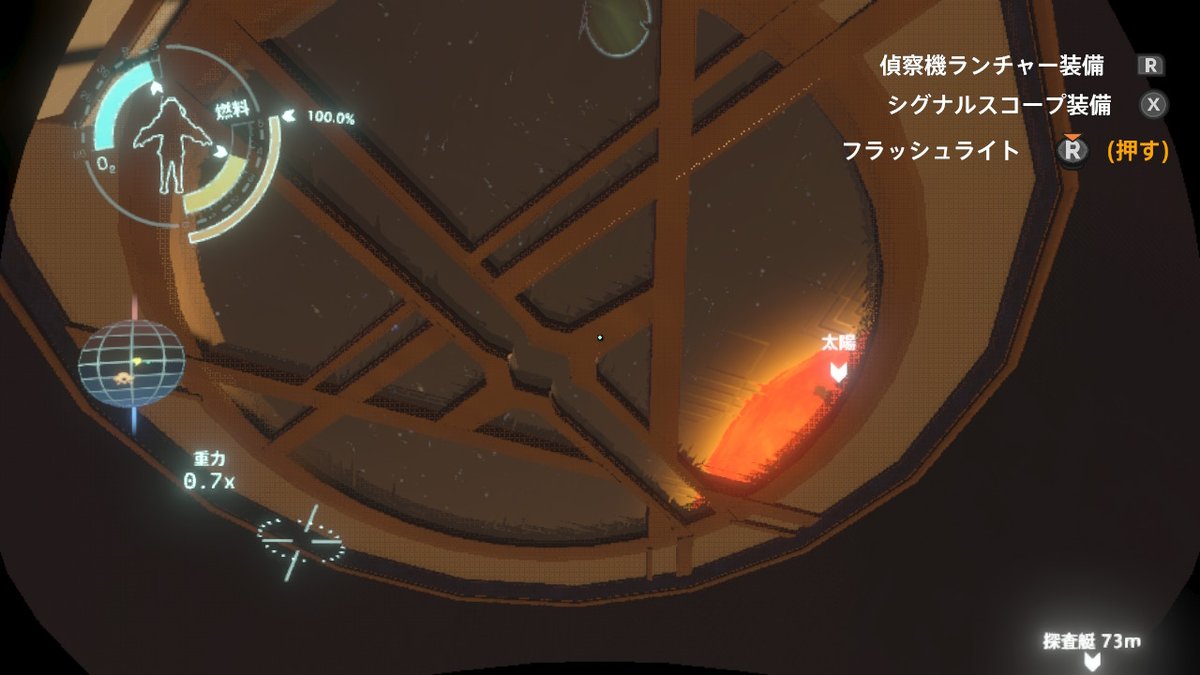Click the spherical globe minimap
The image size is (1200, 675).
click(x=132, y=361)
